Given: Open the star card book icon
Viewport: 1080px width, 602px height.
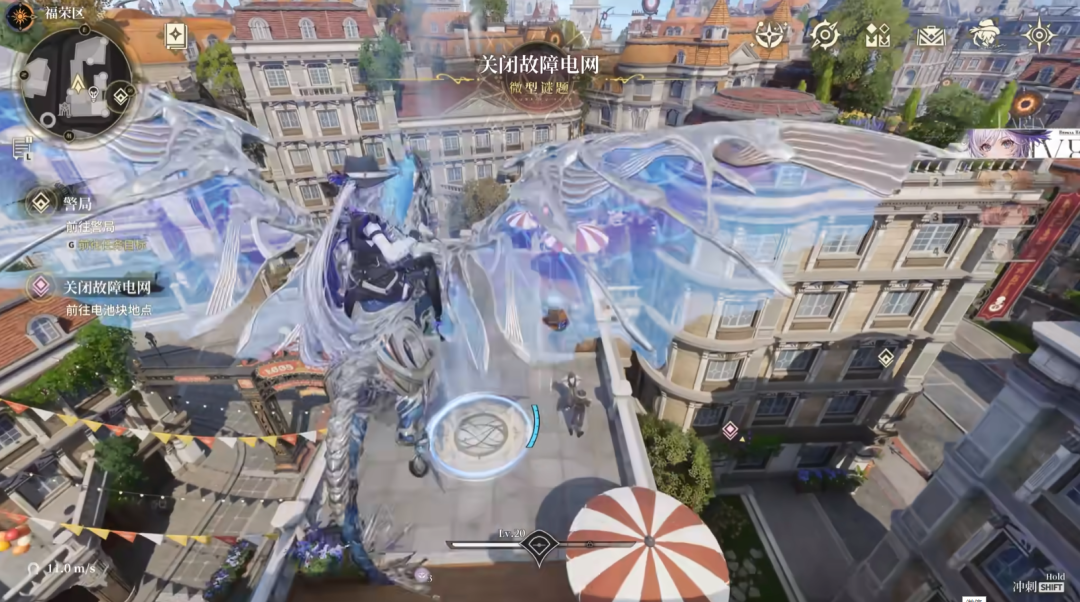Looking at the screenshot, I should click(x=176, y=36).
